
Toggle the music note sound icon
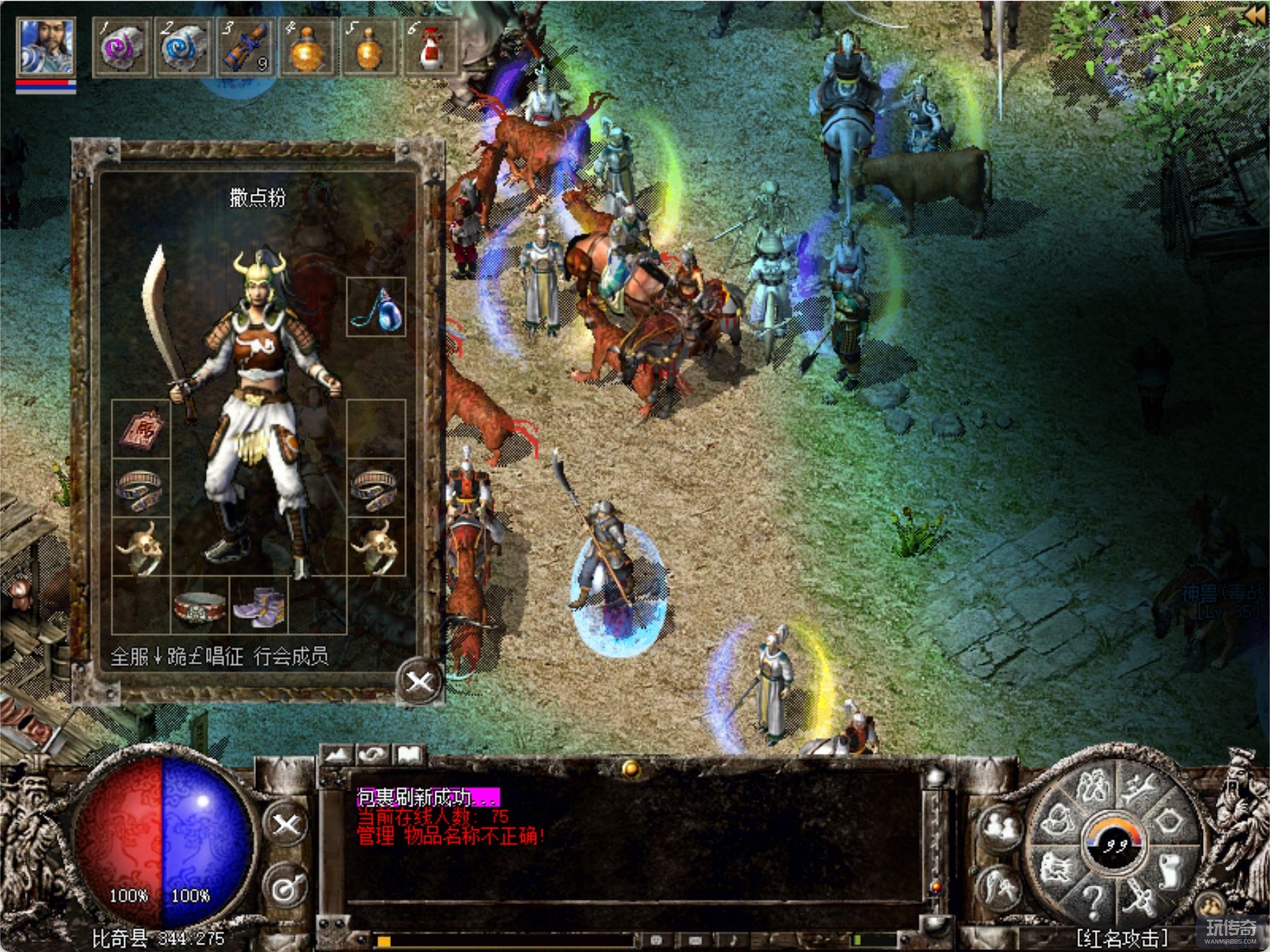point(734,940)
